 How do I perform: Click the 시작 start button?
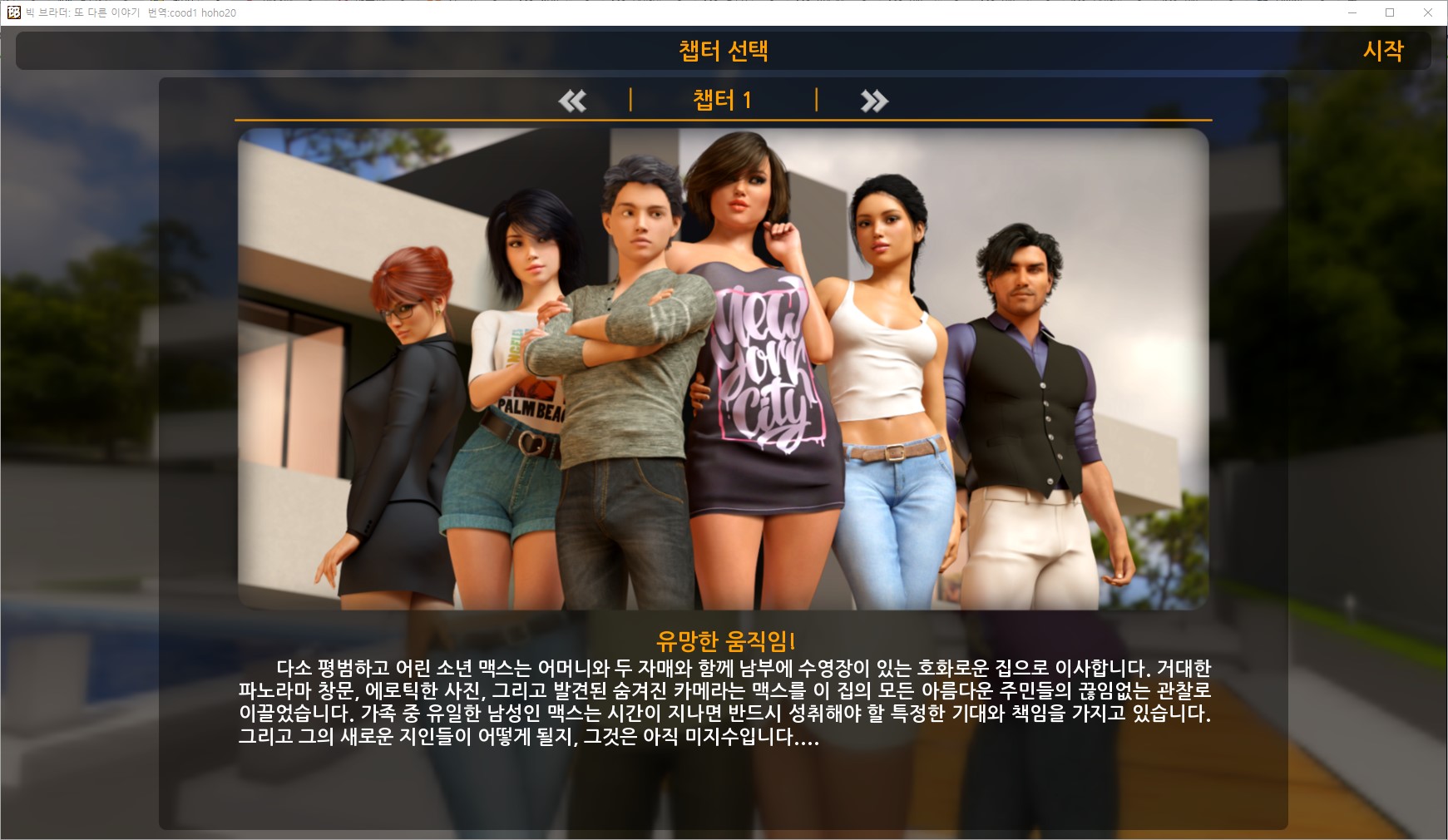pos(1382,51)
